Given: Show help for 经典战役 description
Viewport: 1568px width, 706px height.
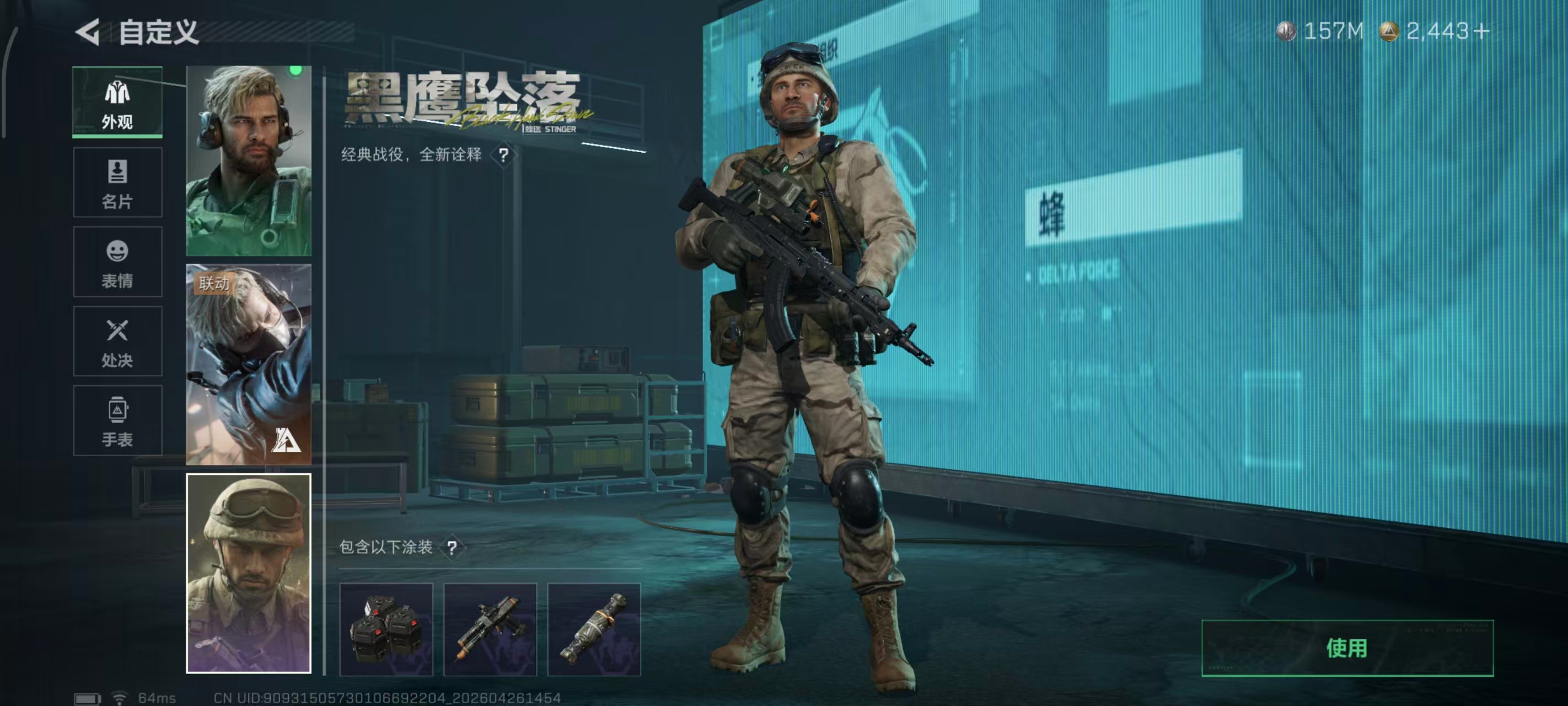Looking at the screenshot, I should pos(503,156).
